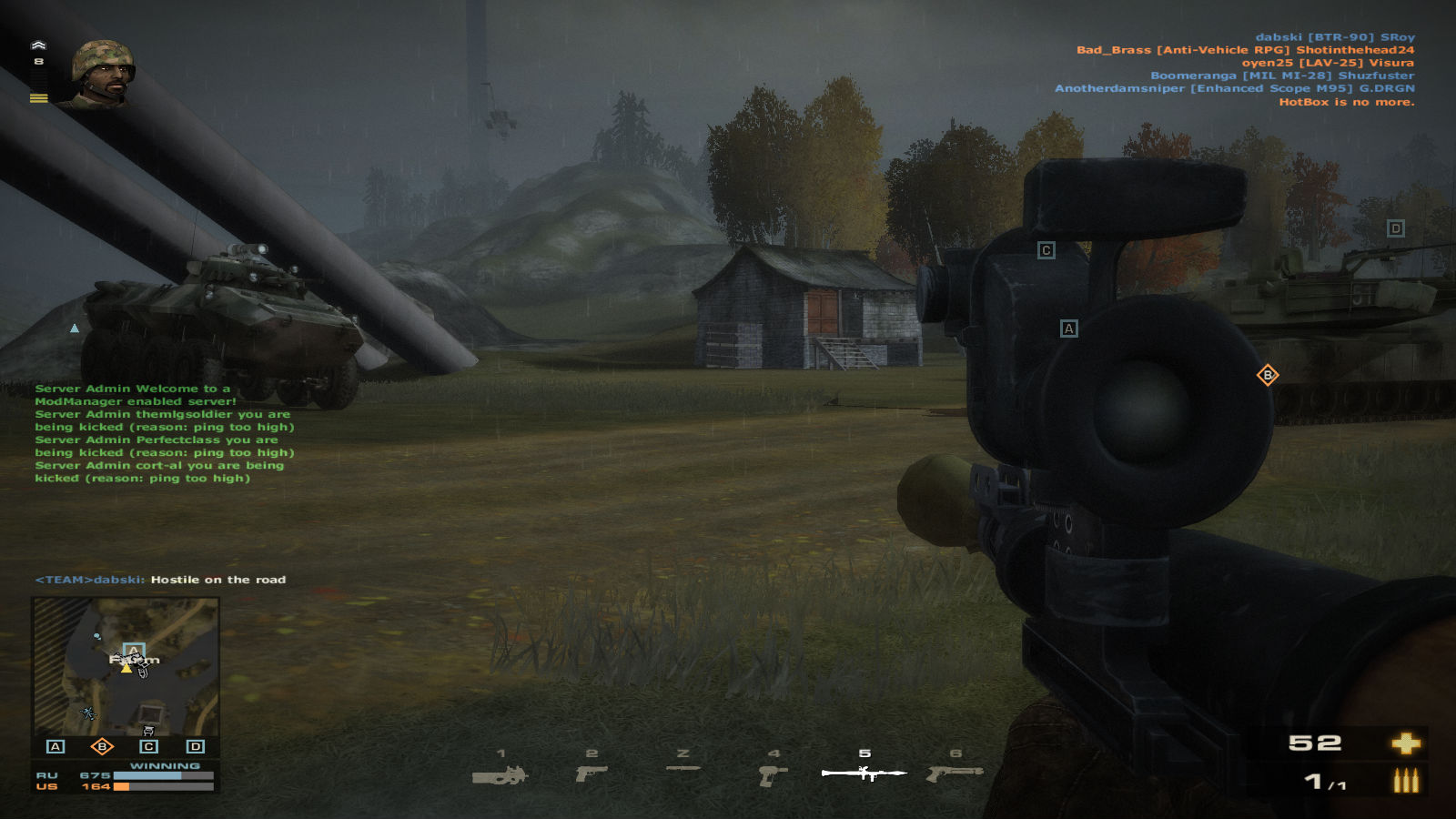Click the rank chevron icon beside the portrait
The width and height of the screenshot is (1456, 819).
coord(38,45)
